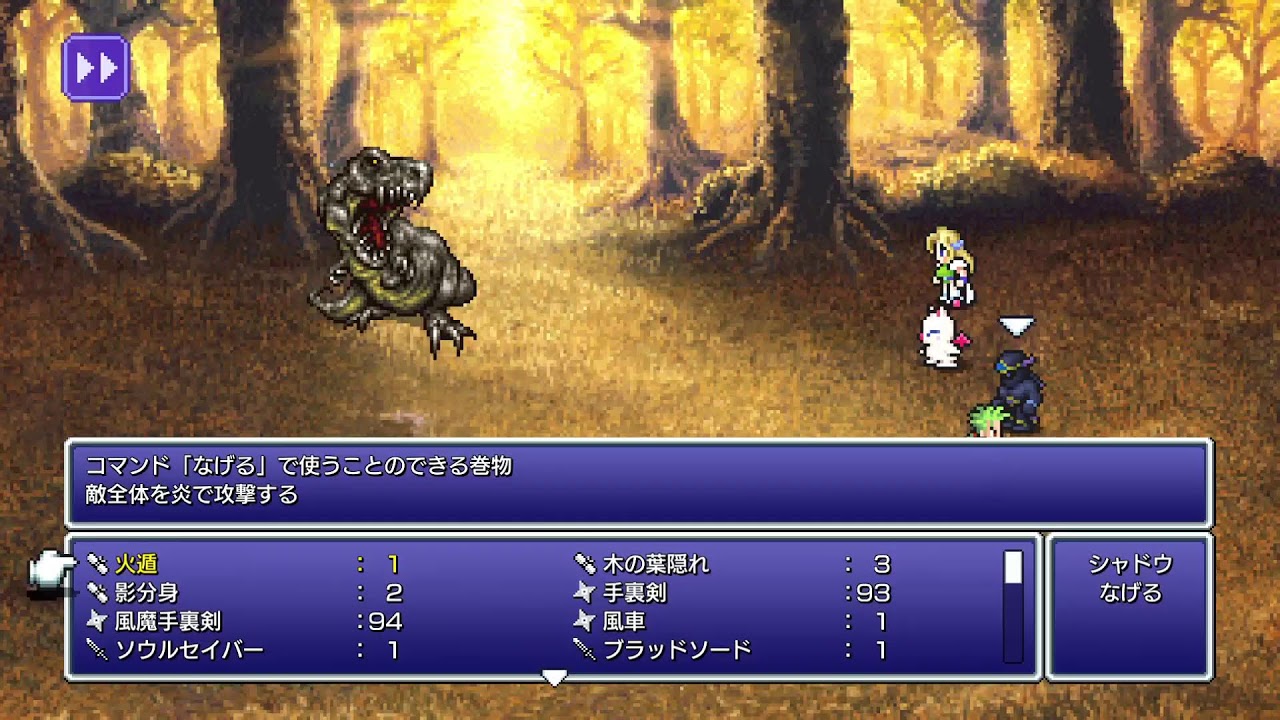The width and height of the screenshot is (1280, 720).
Task: Select ソウルセイバー from the throw list
Action: [188, 651]
